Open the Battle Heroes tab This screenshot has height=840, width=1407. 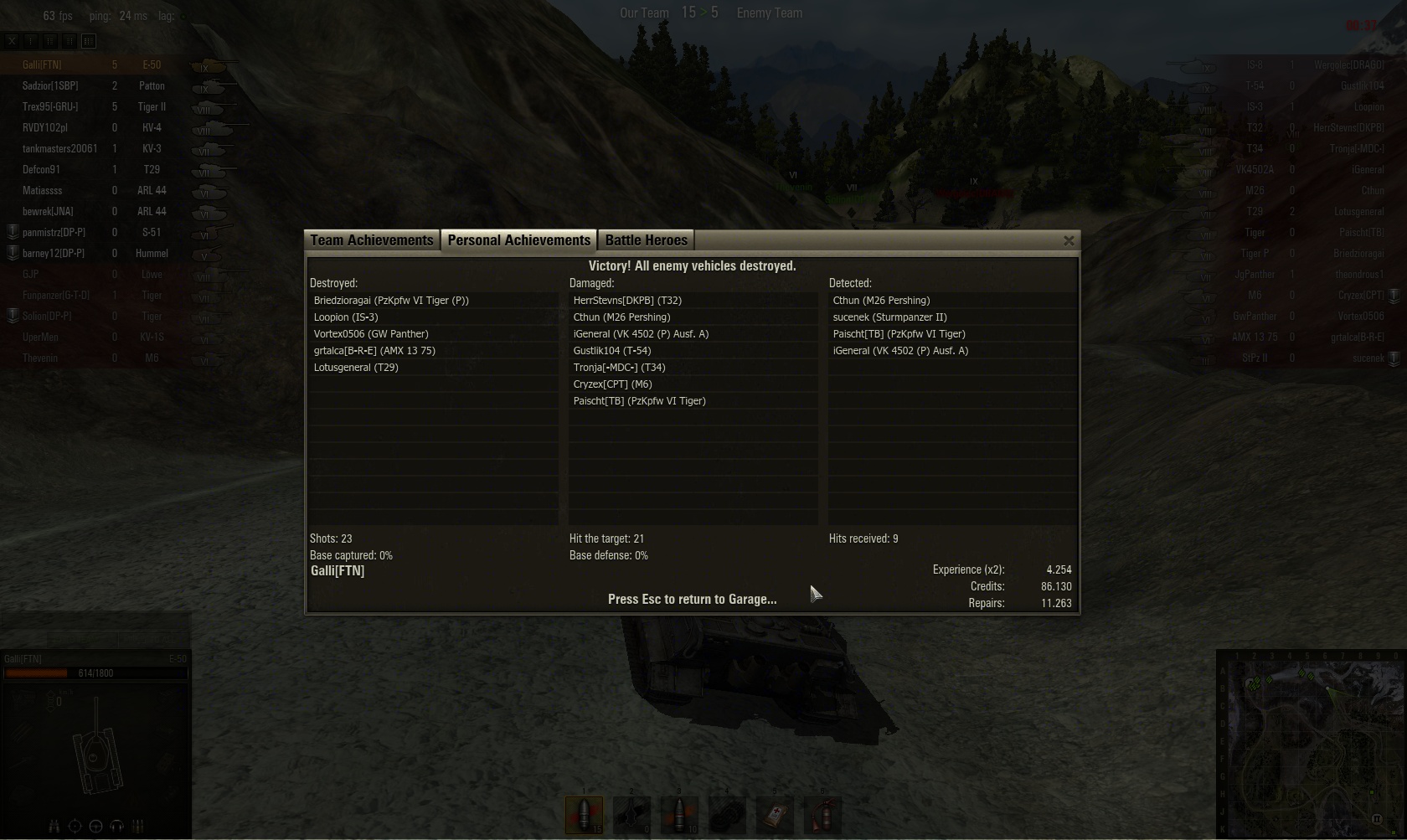click(x=646, y=240)
